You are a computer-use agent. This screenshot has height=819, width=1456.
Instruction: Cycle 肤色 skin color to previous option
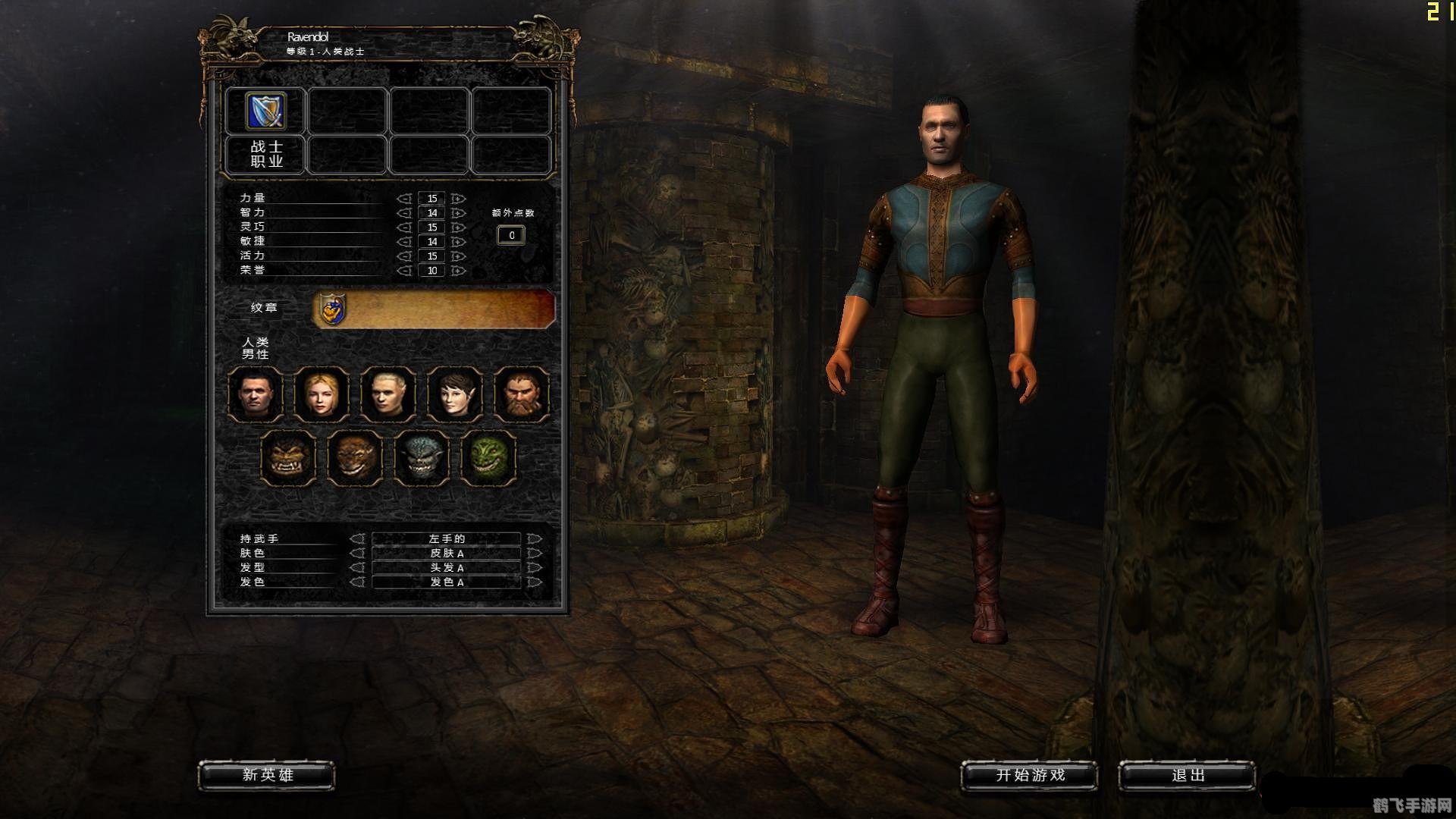click(x=357, y=554)
